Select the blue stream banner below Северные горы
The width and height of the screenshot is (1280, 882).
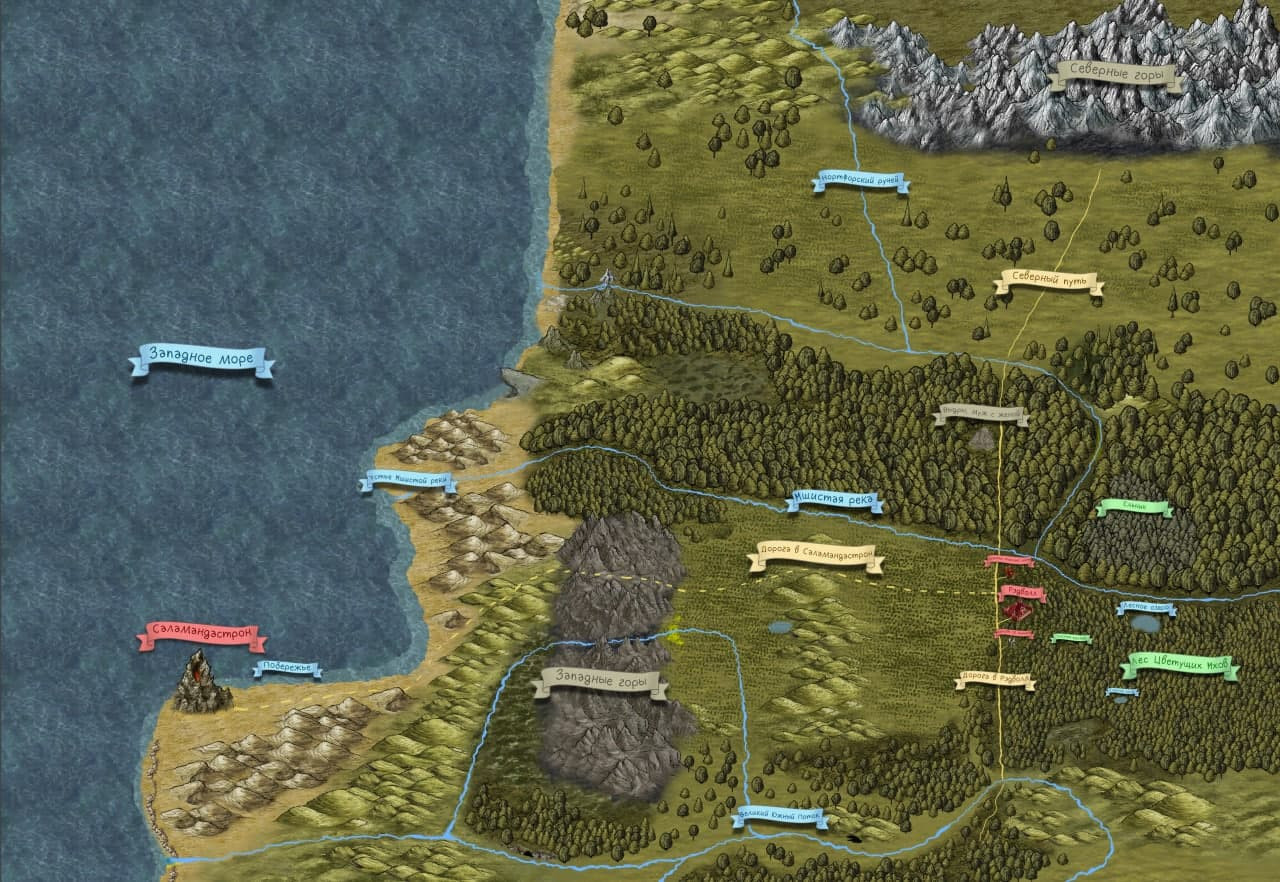pyautogui.click(x=861, y=181)
